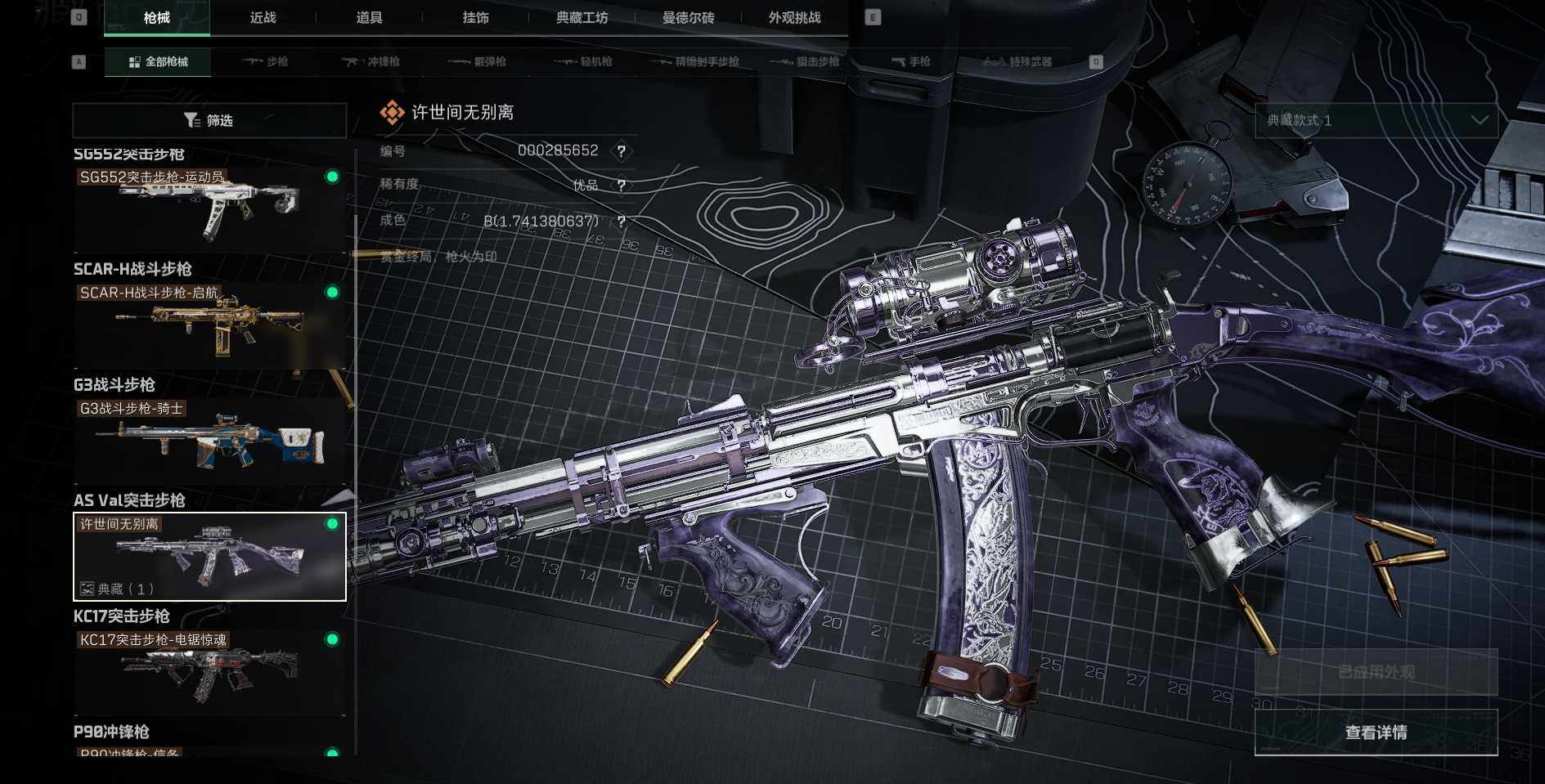Pick the SCAR-H战斗步枪-启航 skin

pyautogui.click(x=209, y=325)
